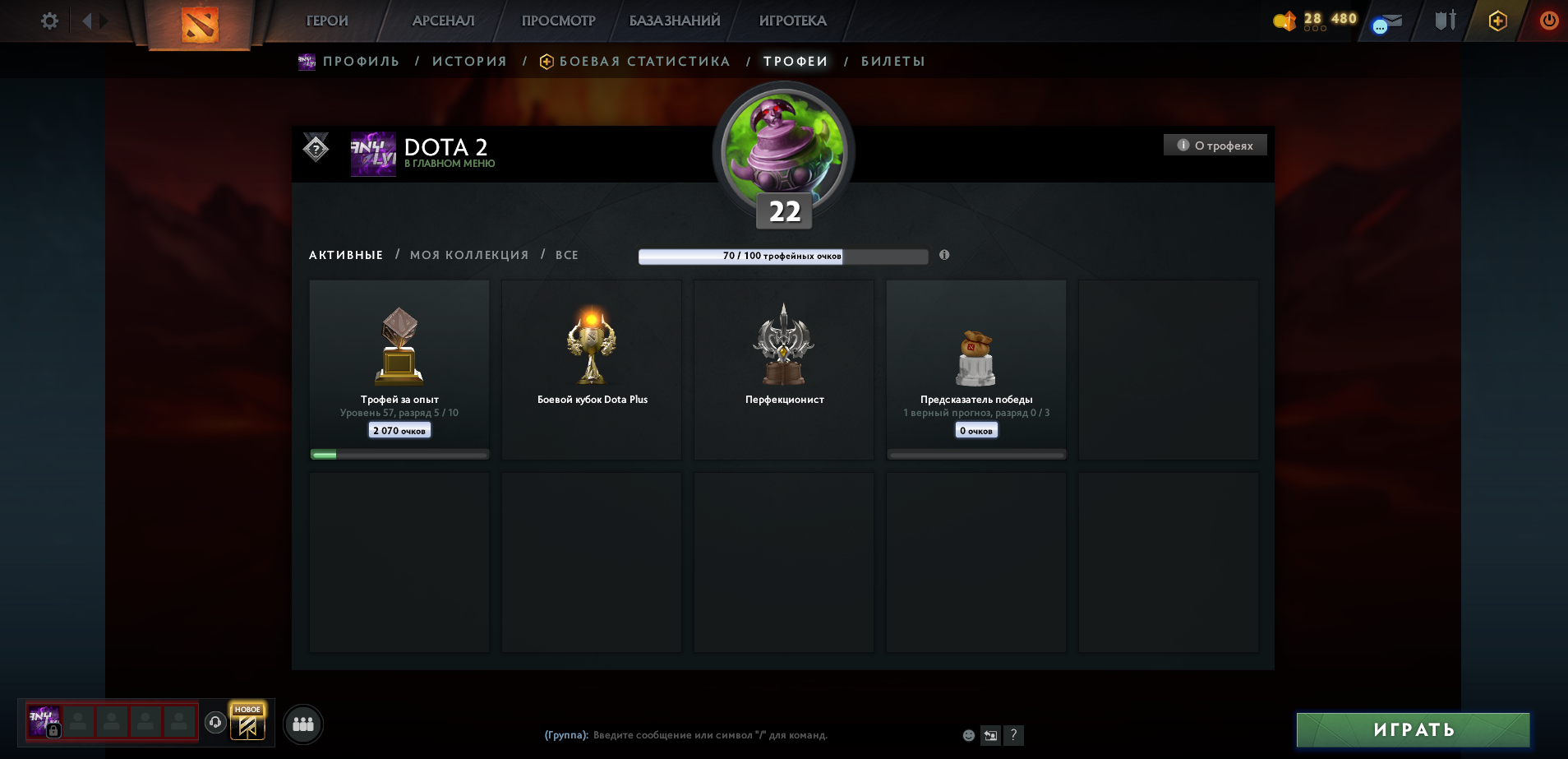Select the МОЯ КОЛЛЕКЦИЯ filter
This screenshot has height=759, width=1568.
(470, 255)
